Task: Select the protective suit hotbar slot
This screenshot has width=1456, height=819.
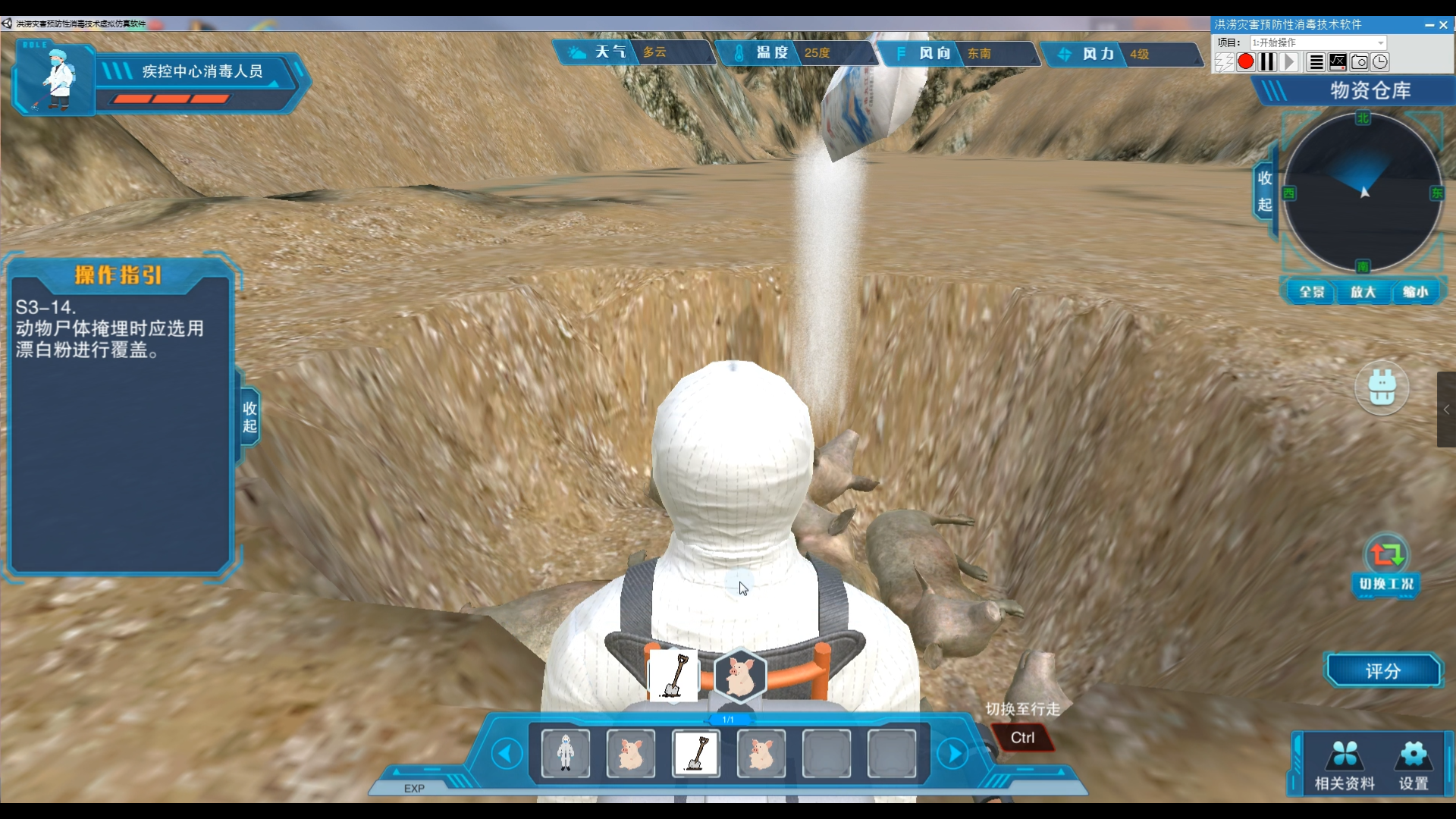Action: (x=565, y=754)
